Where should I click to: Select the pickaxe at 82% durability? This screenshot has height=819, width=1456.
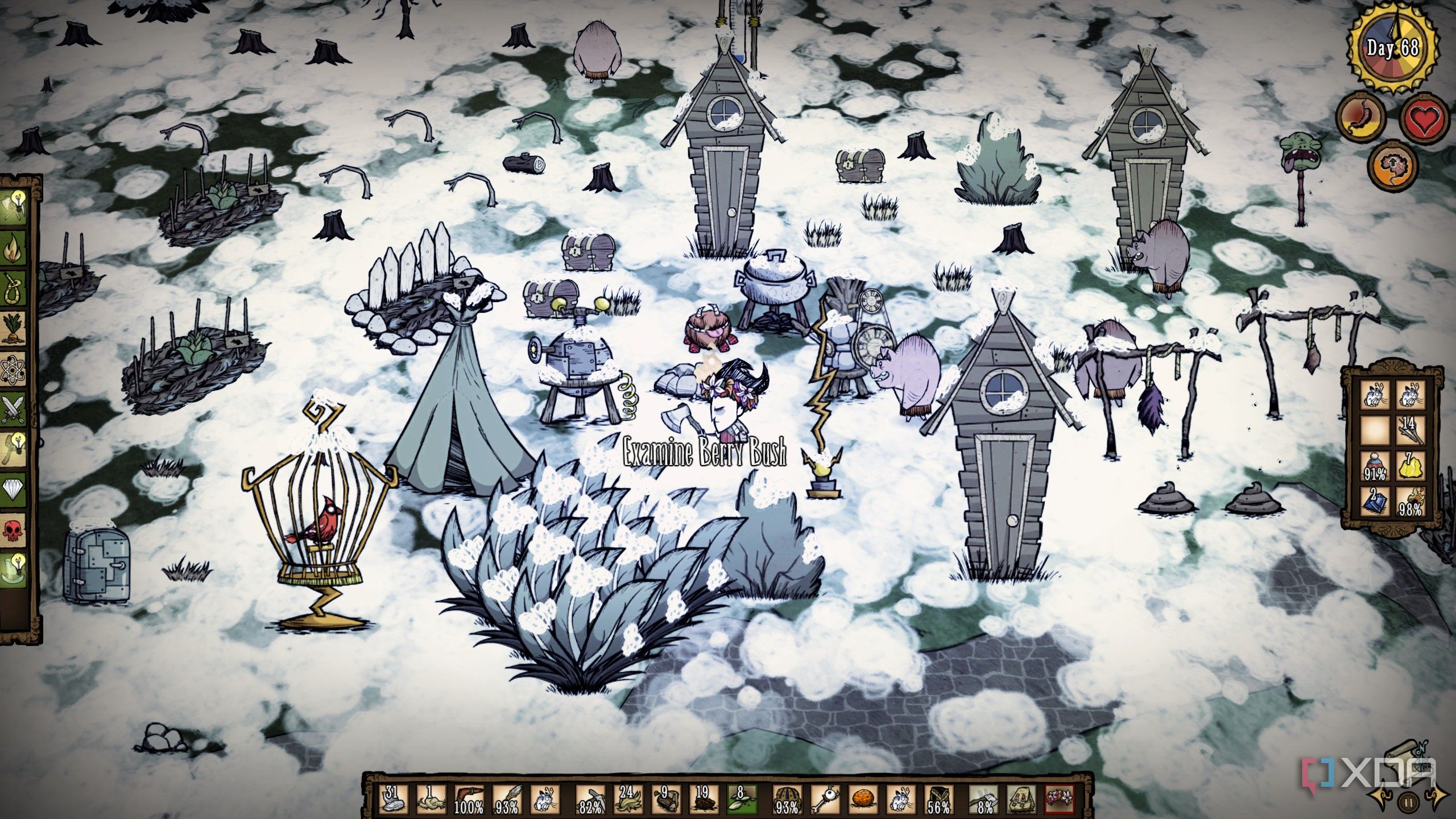coord(589,799)
